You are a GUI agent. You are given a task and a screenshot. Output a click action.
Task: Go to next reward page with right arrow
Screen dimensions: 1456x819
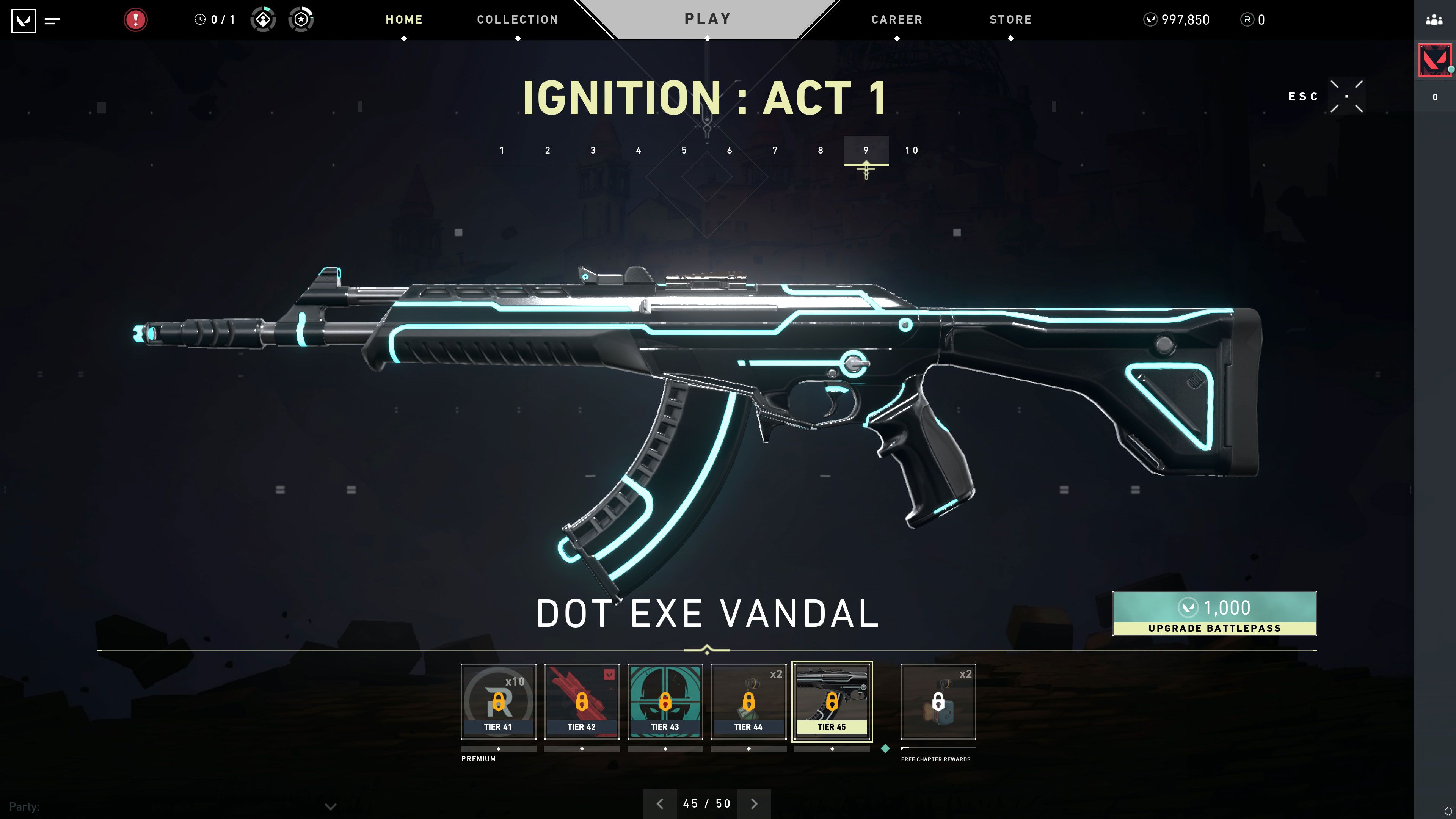[754, 803]
